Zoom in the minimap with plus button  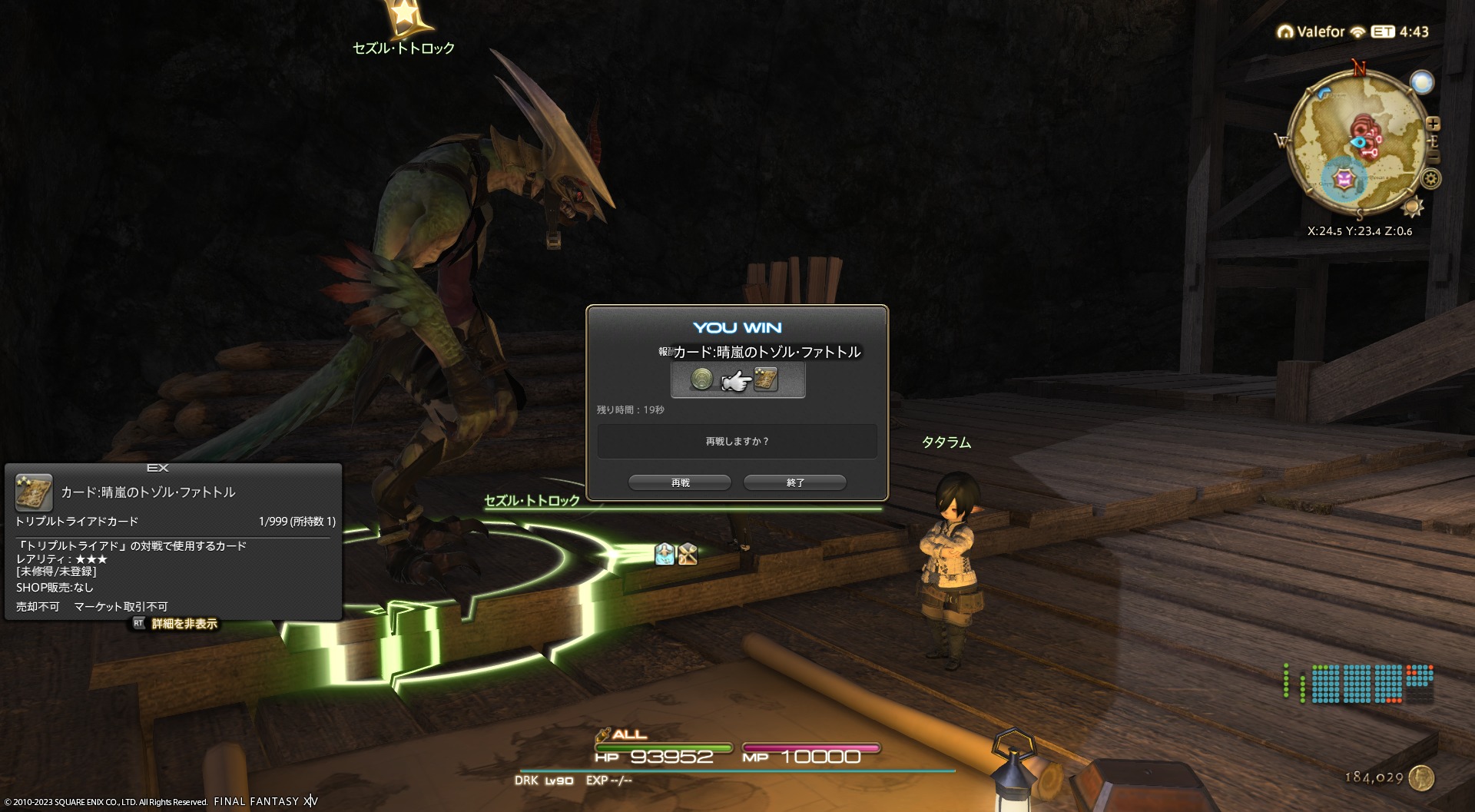click(x=1433, y=124)
